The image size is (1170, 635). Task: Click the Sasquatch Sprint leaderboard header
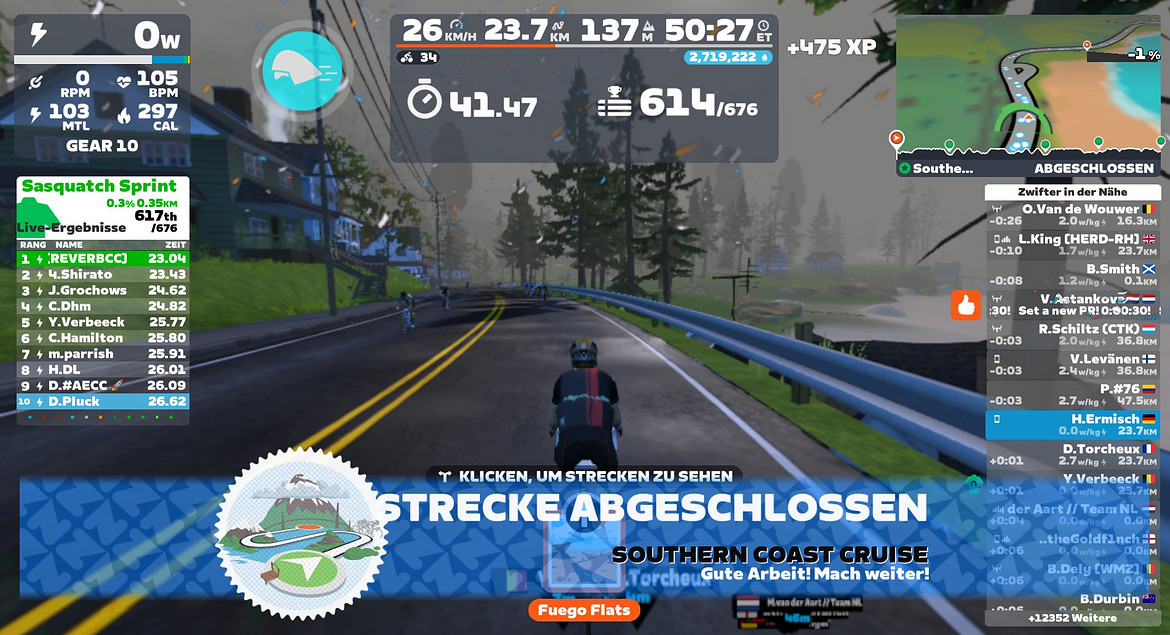click(x=102, y=187)
